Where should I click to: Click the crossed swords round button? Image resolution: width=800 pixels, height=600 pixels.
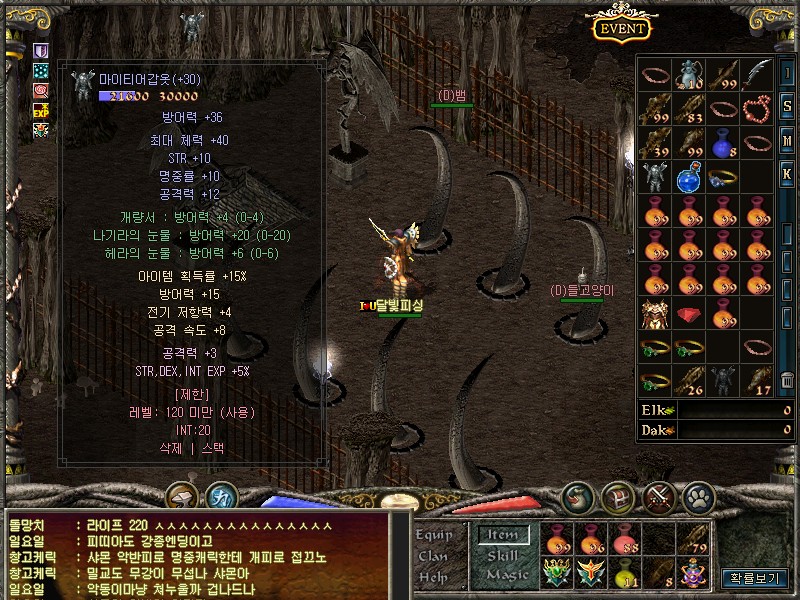pos(659,497)
